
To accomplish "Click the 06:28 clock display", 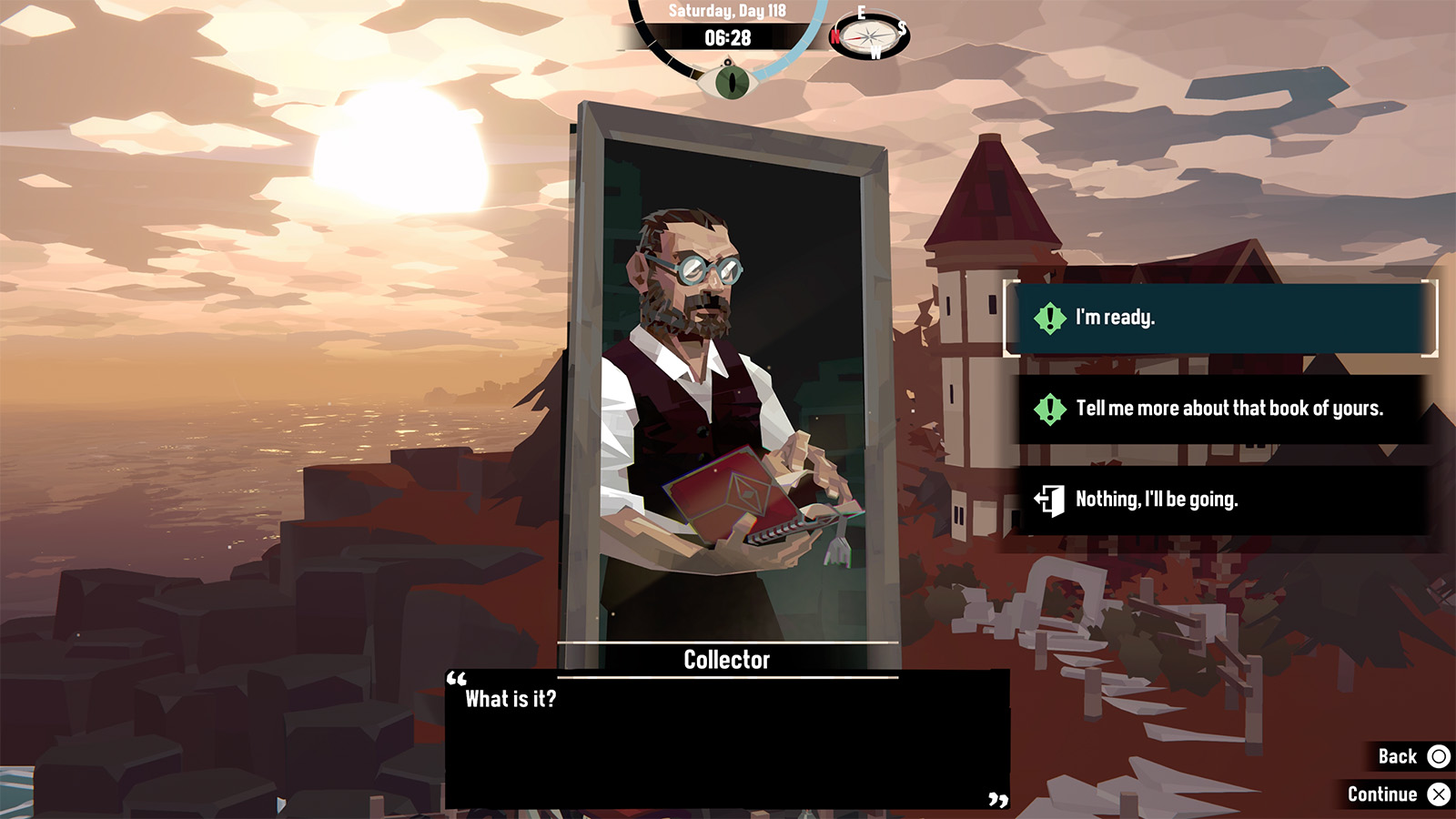I will pyautogui.click(x=727, y=38).
